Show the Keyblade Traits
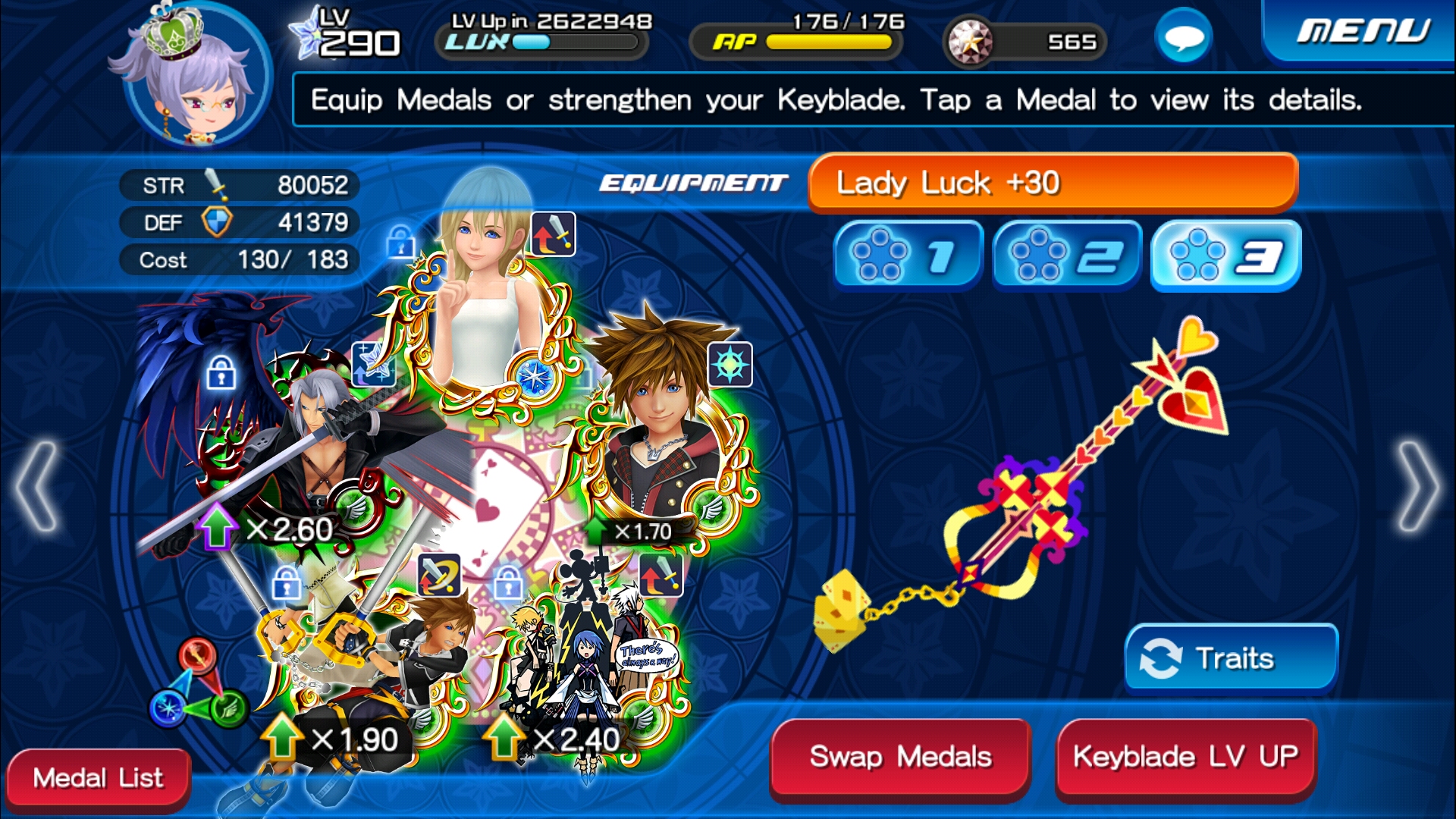The width and height of the screenshot is (1456, 819). click(1231, 657)
